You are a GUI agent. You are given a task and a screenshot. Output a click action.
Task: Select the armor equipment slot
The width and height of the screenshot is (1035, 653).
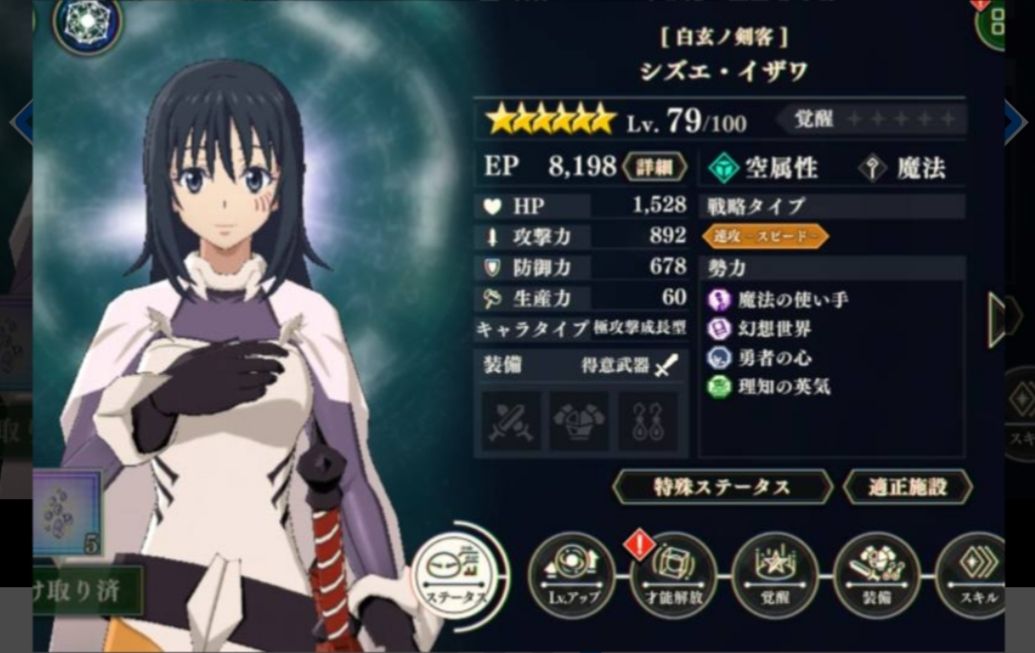point(579,421)
